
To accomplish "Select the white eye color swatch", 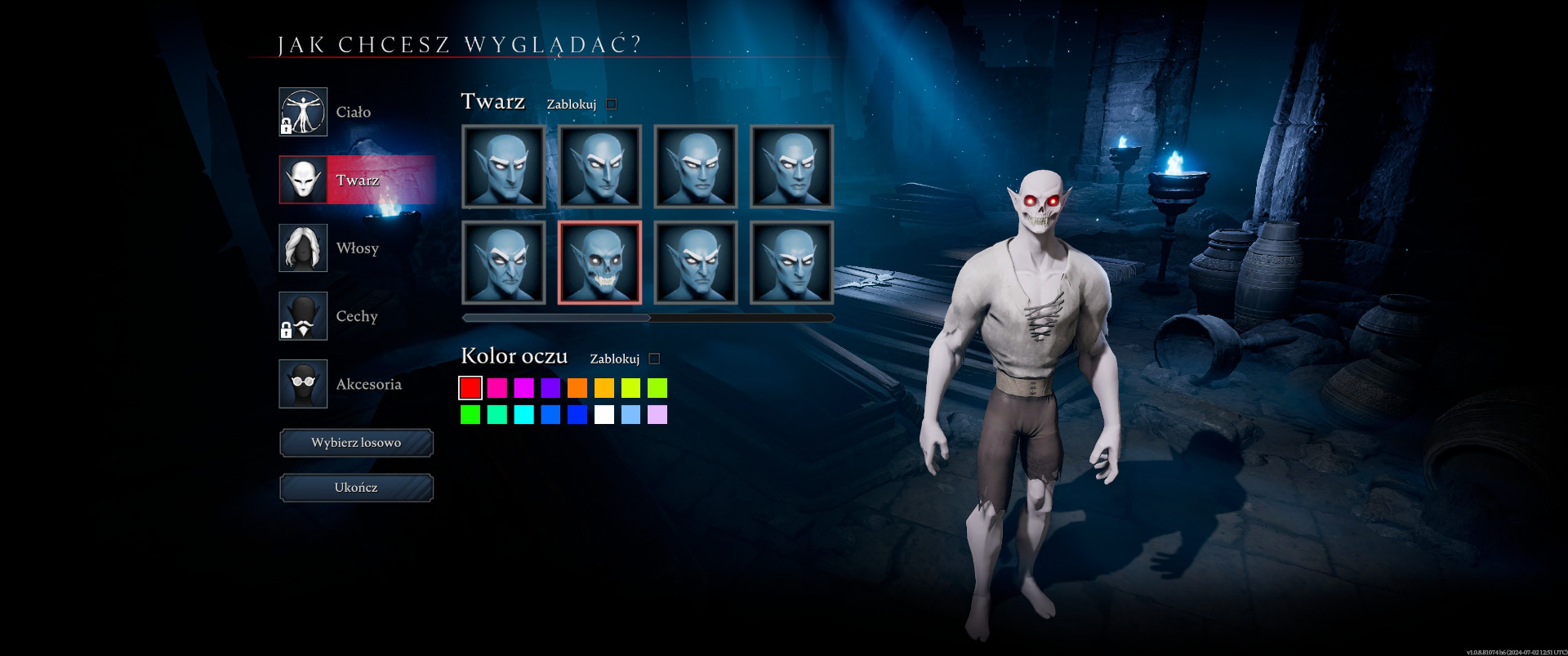I will tap(604, 415).
